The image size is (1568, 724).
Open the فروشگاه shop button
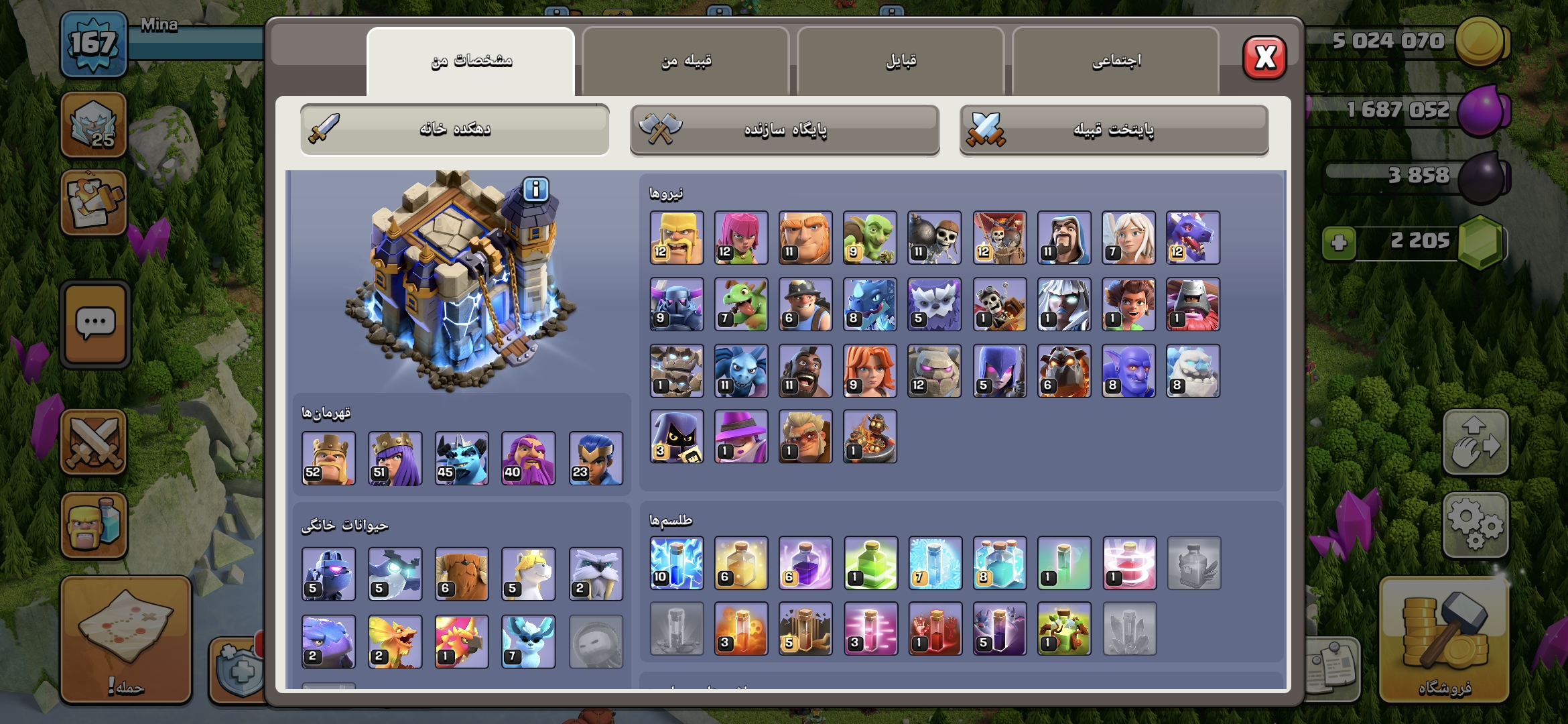point(1444,640)
